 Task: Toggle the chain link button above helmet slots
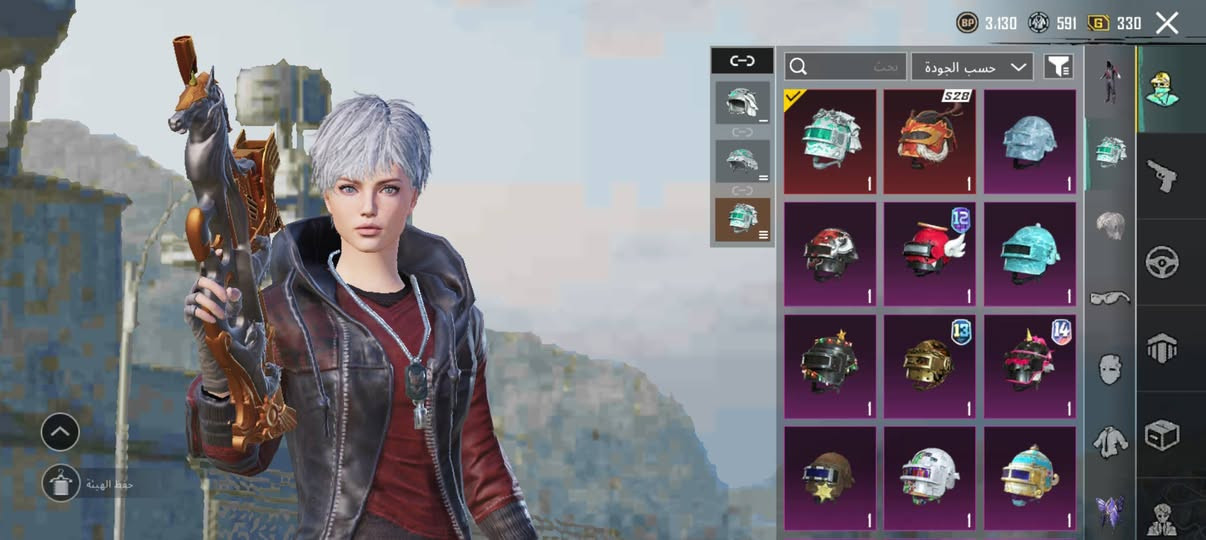[x=742, y=61]
